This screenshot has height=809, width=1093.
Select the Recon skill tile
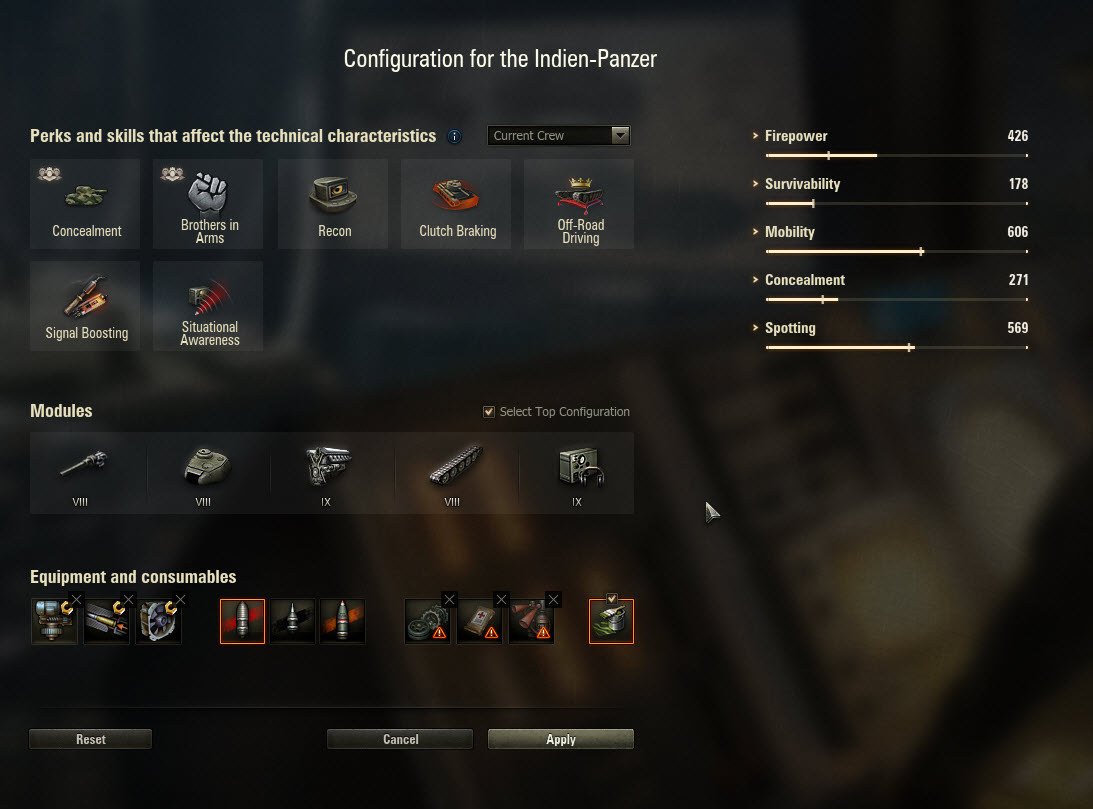pos(334,204)
